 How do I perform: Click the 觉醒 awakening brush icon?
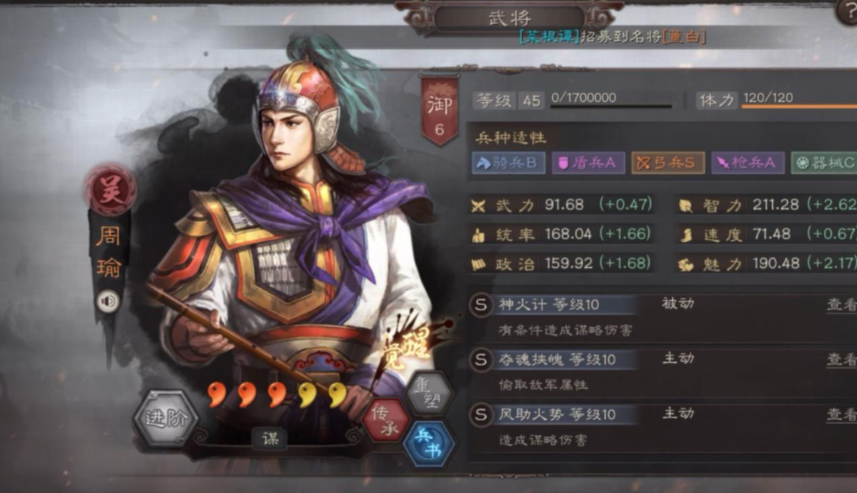pyautogui.click(x=402, y=349)
